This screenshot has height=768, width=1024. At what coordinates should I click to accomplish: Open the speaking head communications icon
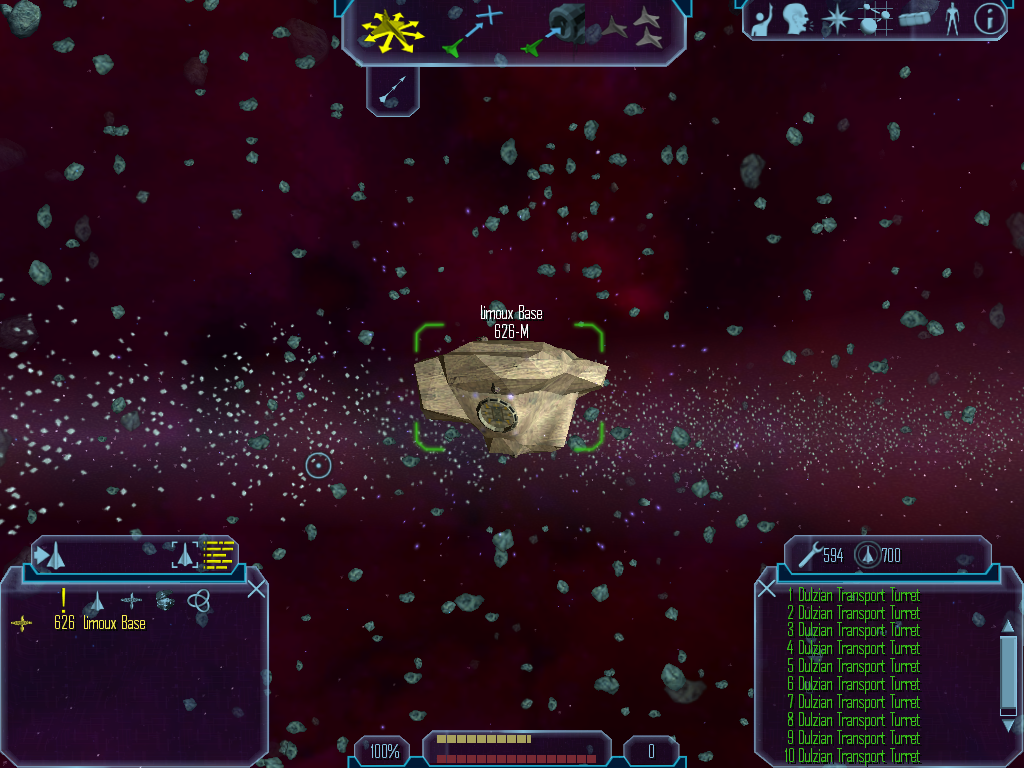[795, 19]
